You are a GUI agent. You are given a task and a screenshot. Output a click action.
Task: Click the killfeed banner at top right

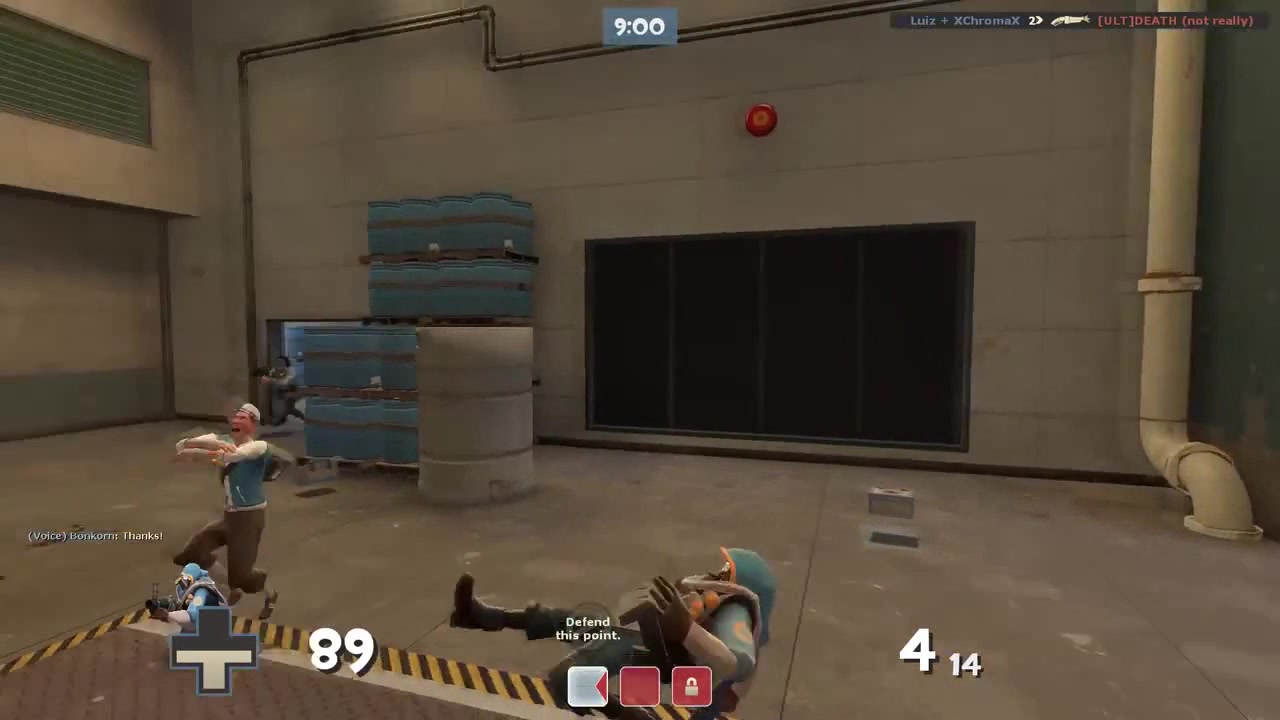pyautogui.click(x=1075, y=20)
